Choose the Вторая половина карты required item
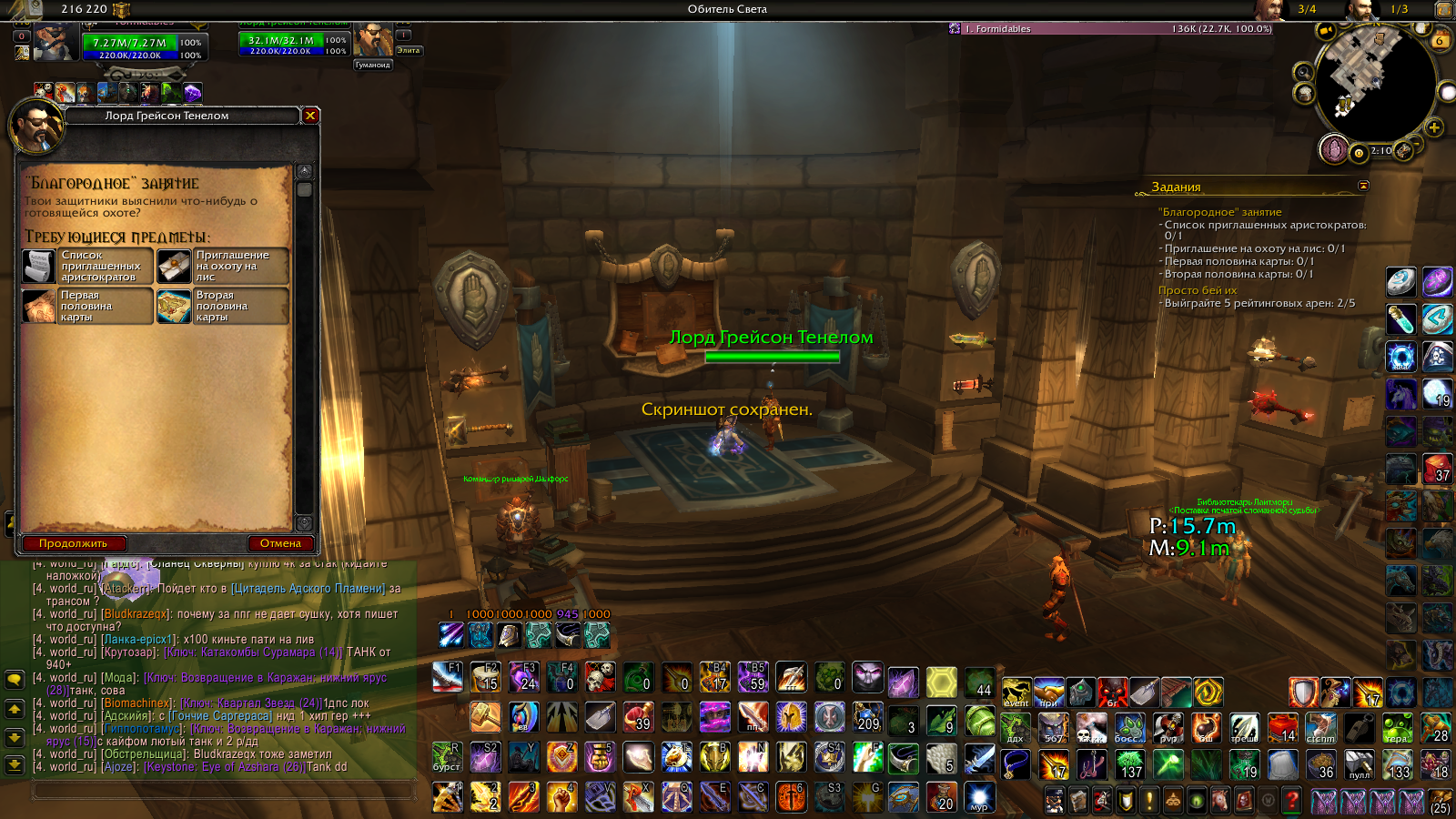Screen dimensions: 1456x819 223,306
